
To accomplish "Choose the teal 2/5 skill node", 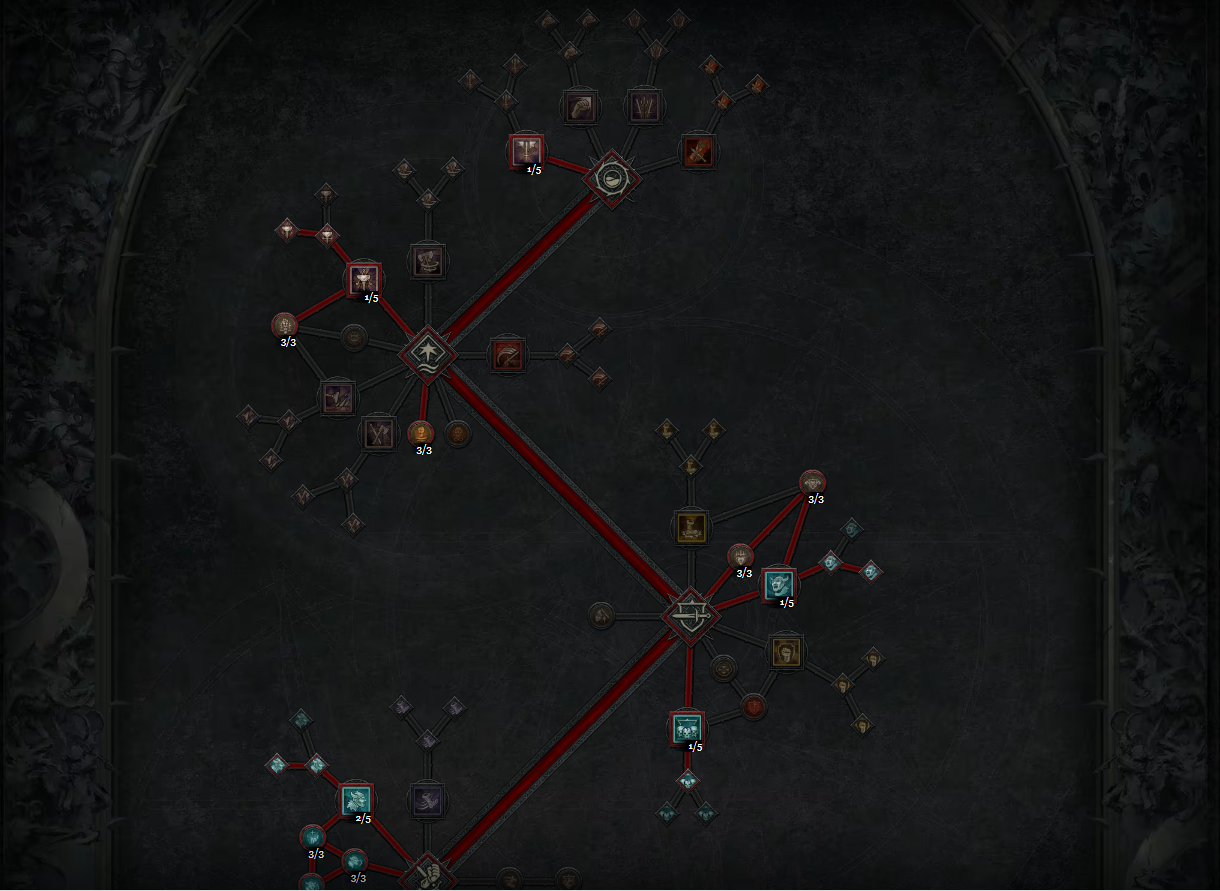I will pos(357,799).
